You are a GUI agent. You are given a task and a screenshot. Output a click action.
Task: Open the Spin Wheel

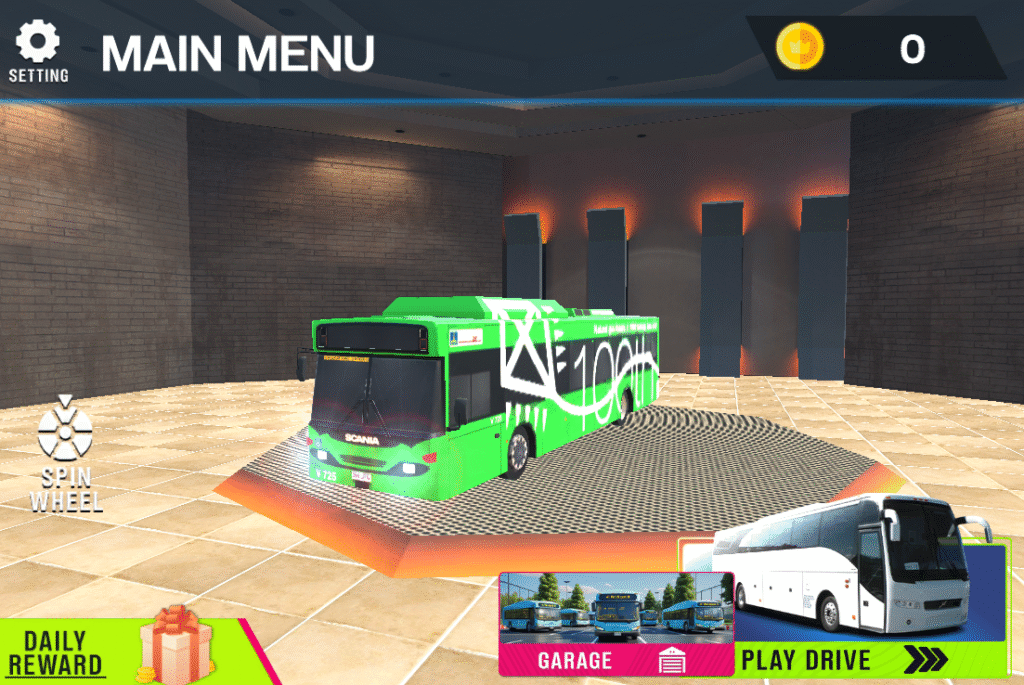(x=65, y=455)
